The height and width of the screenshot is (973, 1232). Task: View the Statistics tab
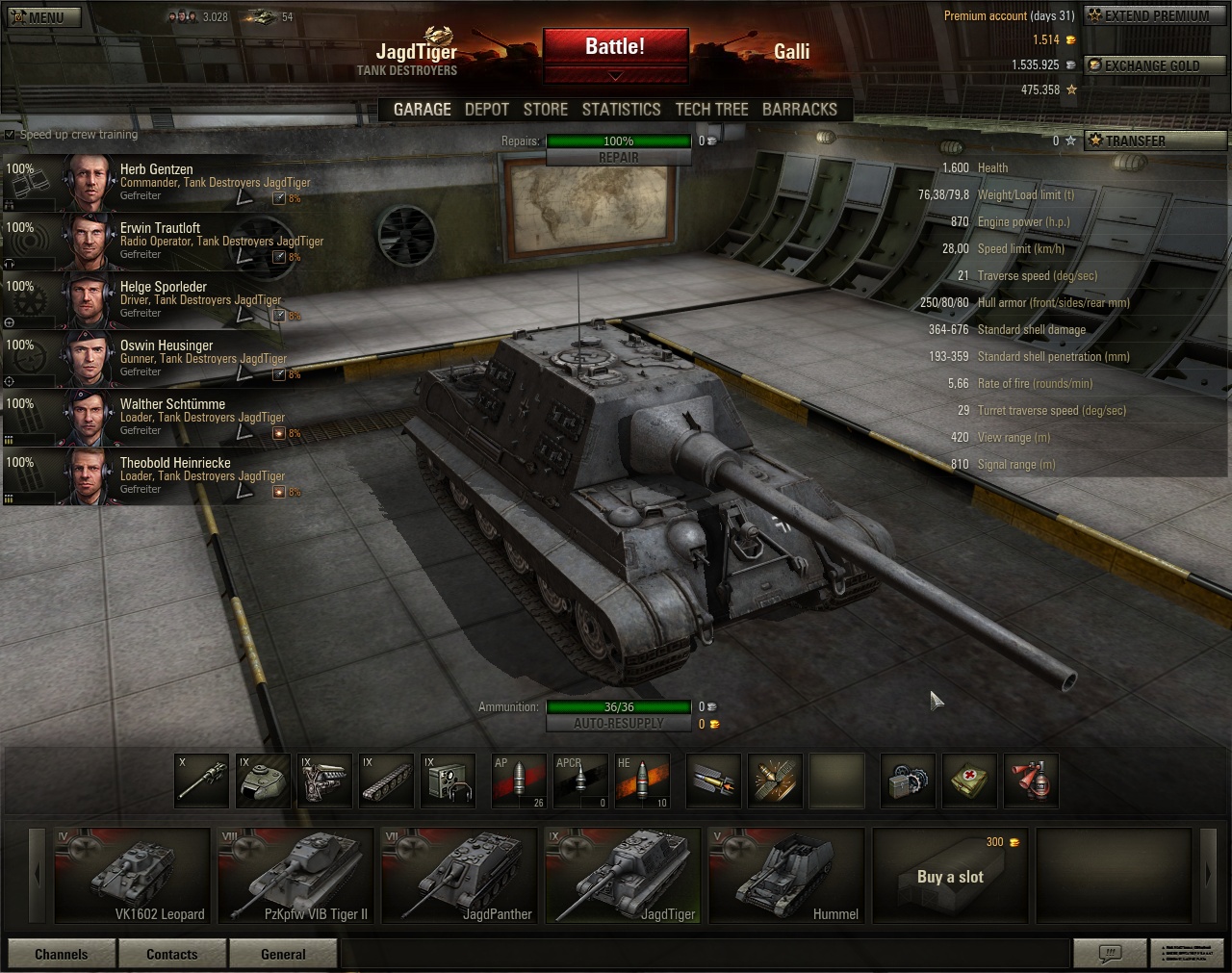click(x=621, y=110)
